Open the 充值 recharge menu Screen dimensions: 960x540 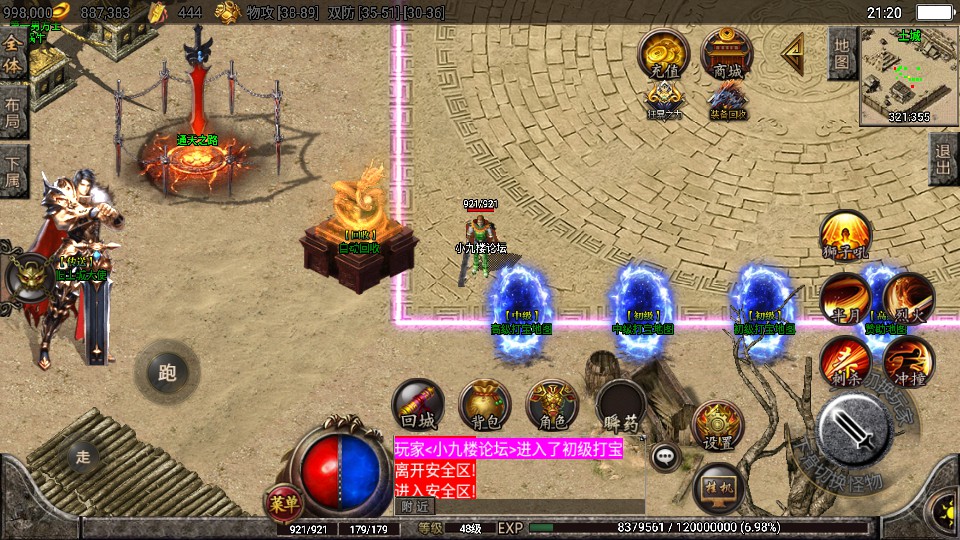(x=663, y=54)
